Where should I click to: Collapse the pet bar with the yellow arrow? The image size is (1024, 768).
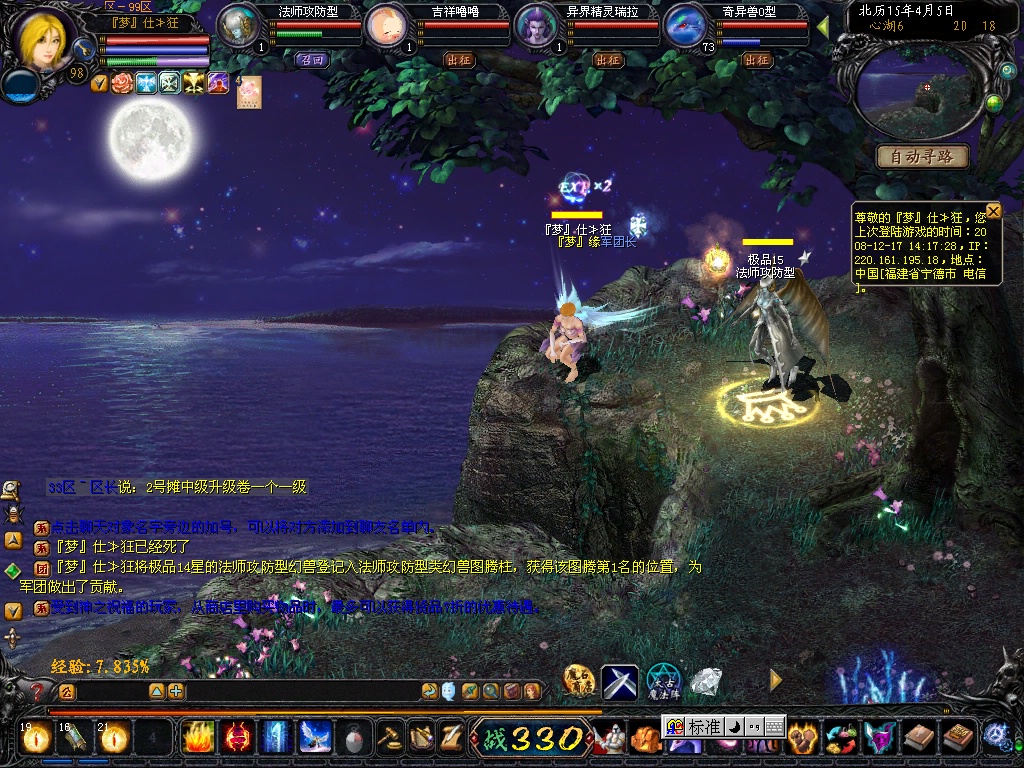823,24
